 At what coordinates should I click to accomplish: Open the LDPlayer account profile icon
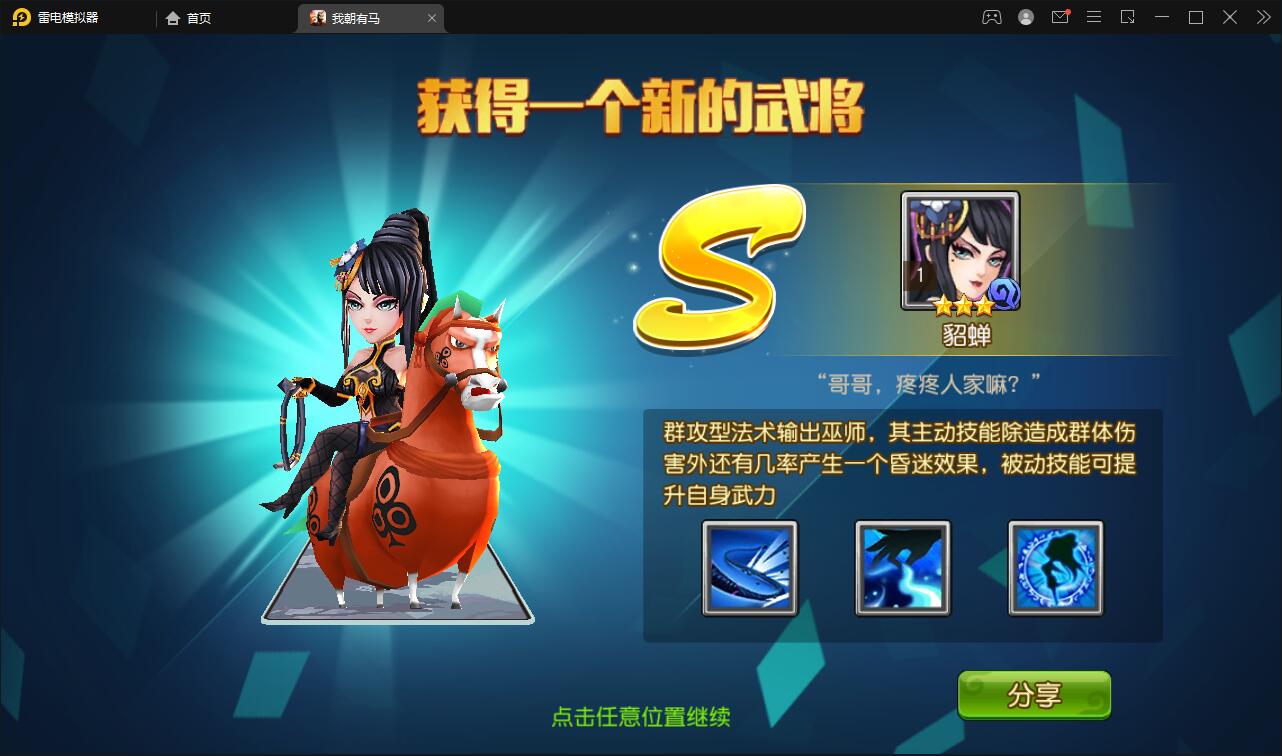point(1025,17)
